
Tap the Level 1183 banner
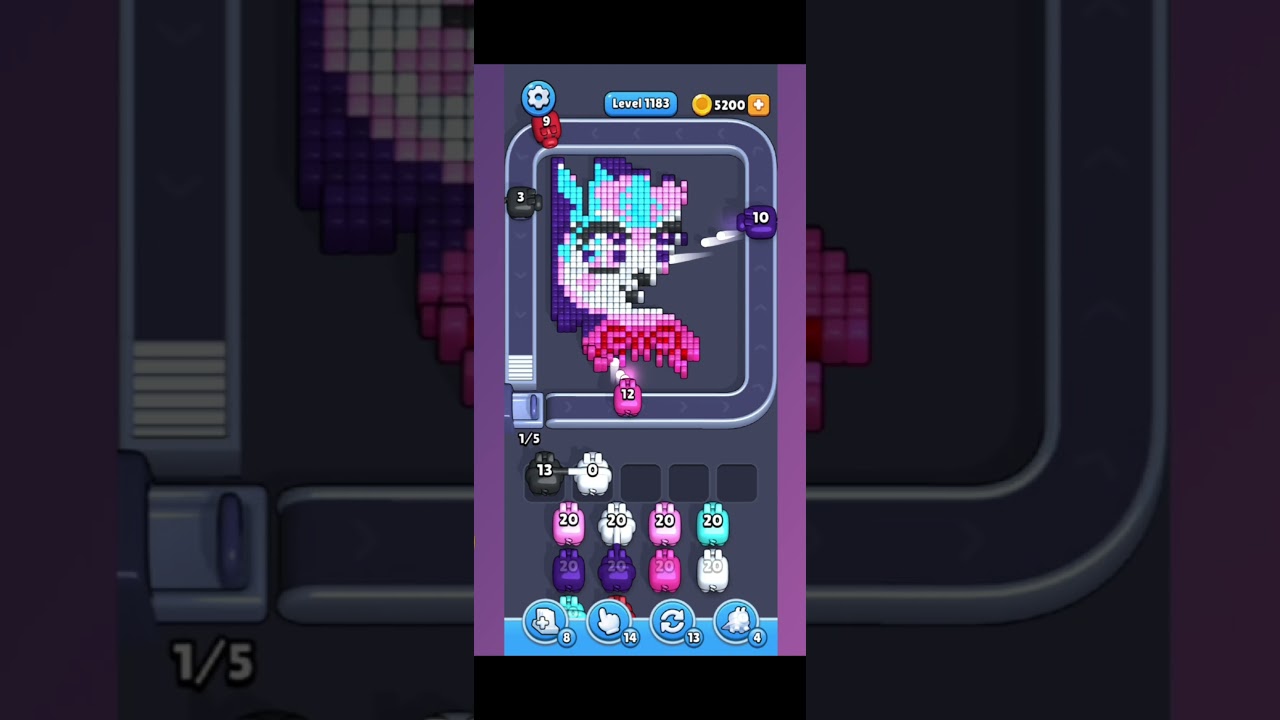click(x=640, y=103)
